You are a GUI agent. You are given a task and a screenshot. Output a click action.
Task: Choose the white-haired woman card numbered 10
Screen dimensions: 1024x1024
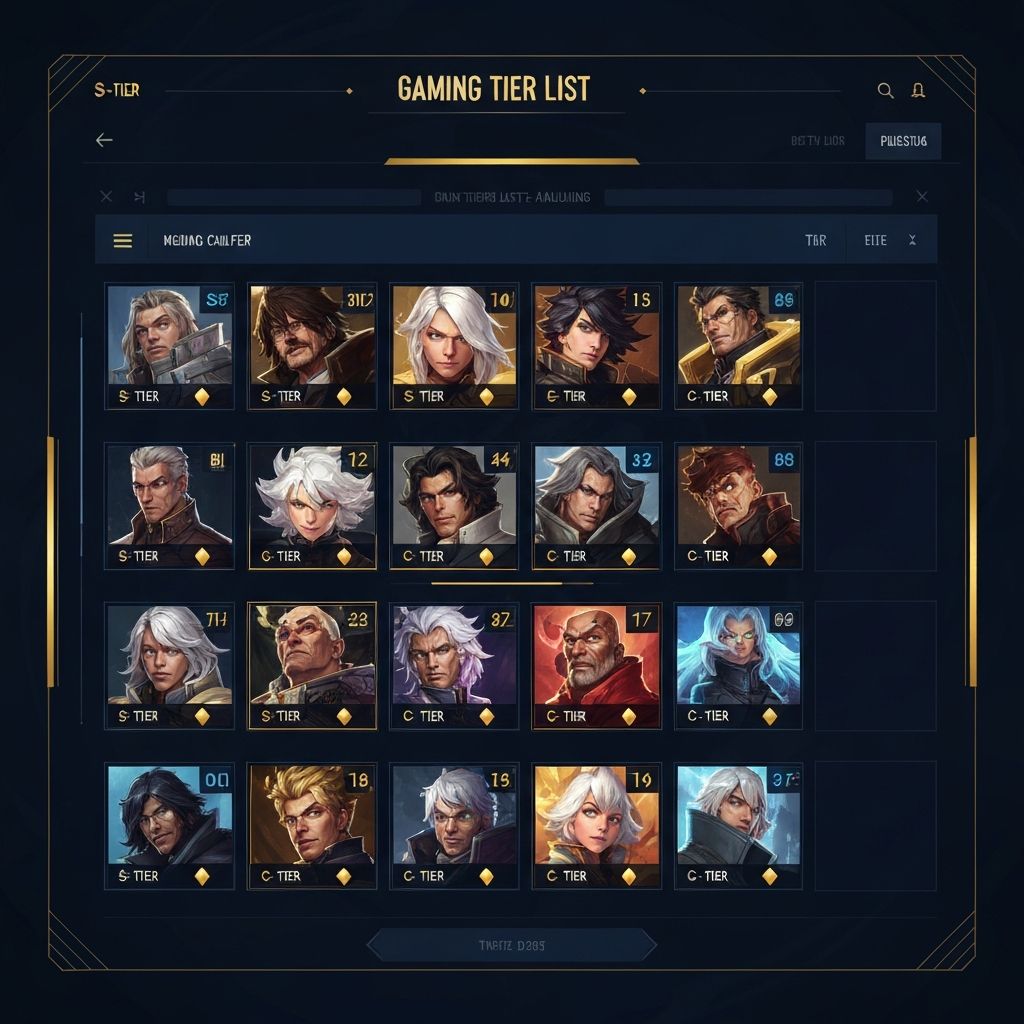[454, 345]
